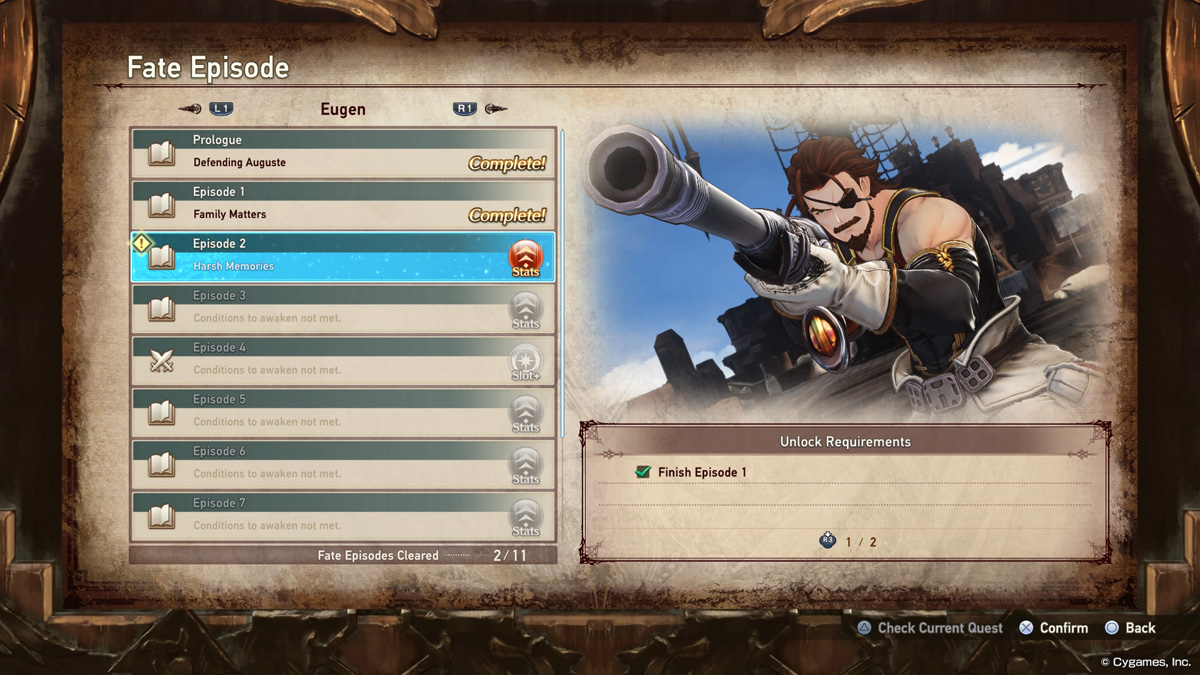Click the red Stats reward icon on Episode 2
The image size is (1200, 675).
[525, 258]
